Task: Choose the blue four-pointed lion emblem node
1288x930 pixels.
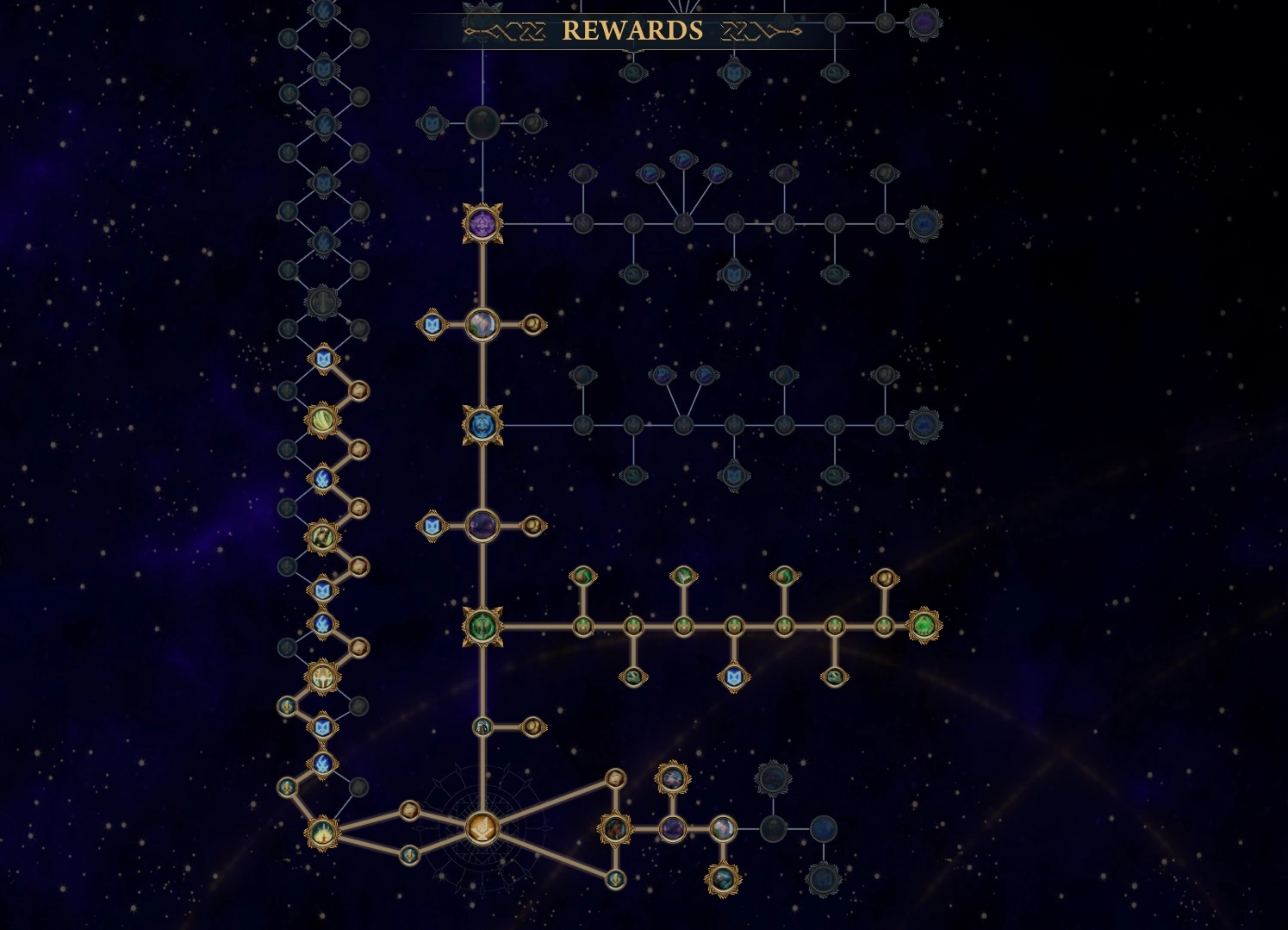Action: [482, 425]
